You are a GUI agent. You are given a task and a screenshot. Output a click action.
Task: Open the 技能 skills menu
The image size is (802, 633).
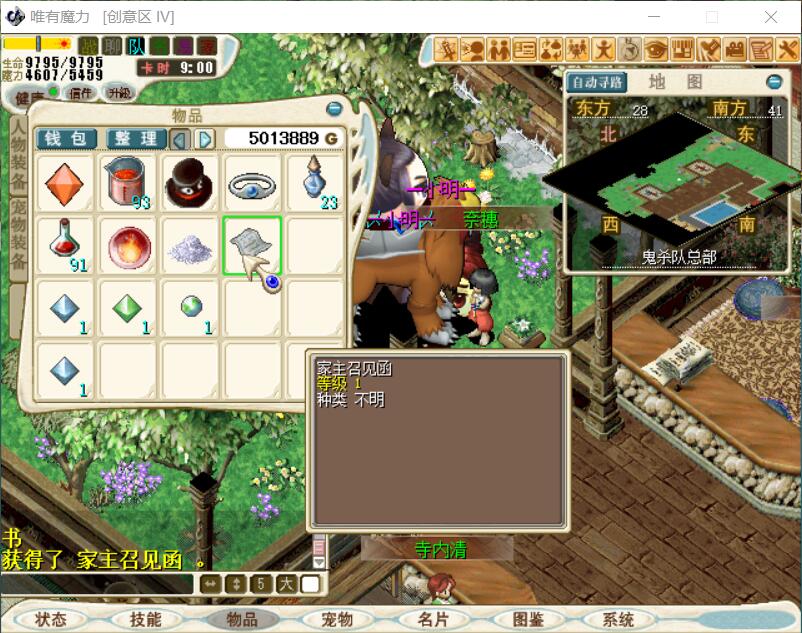pyautogui.click(x=145, y=619)
